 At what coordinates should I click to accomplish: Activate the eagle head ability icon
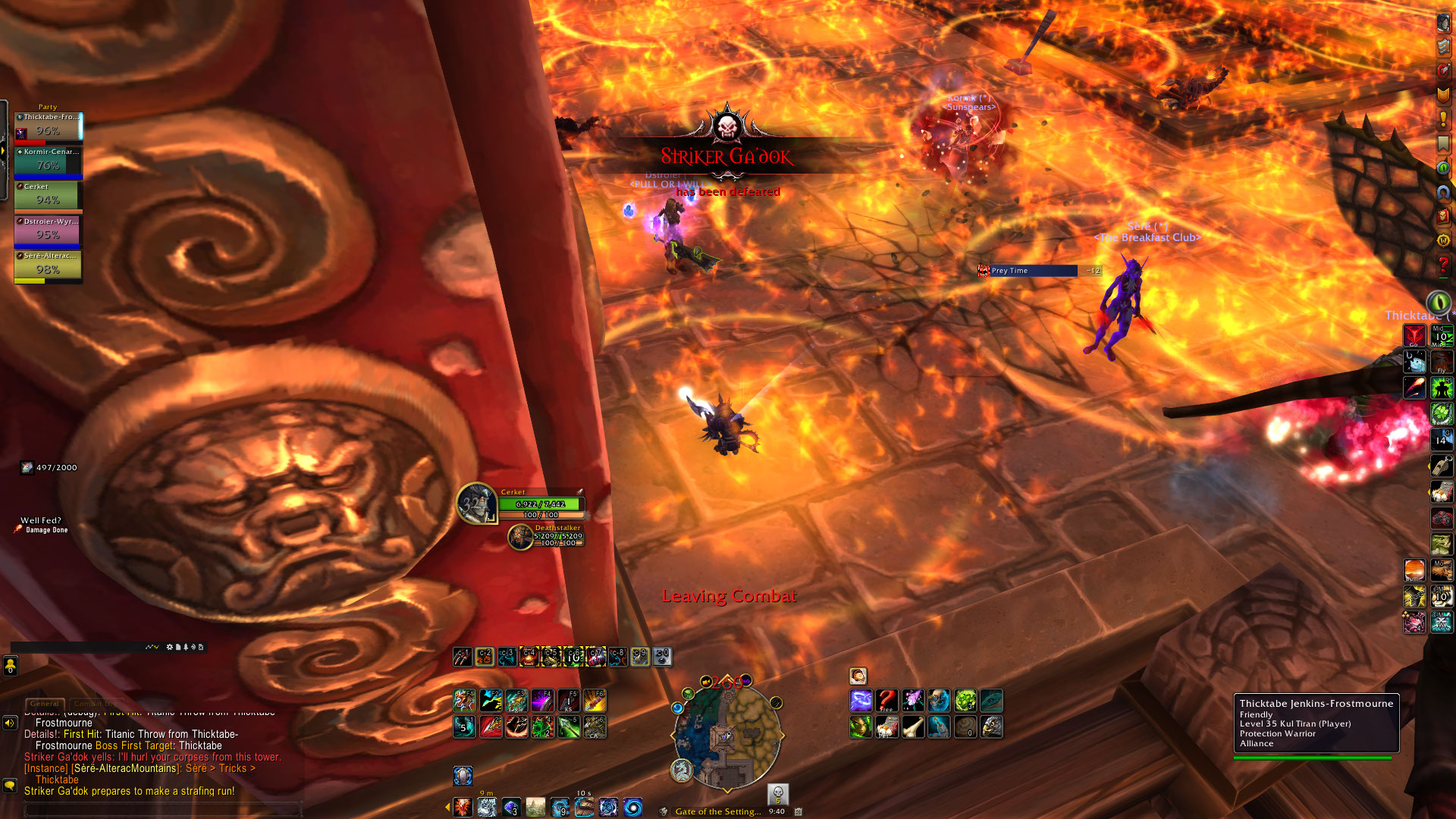point(991,727)
